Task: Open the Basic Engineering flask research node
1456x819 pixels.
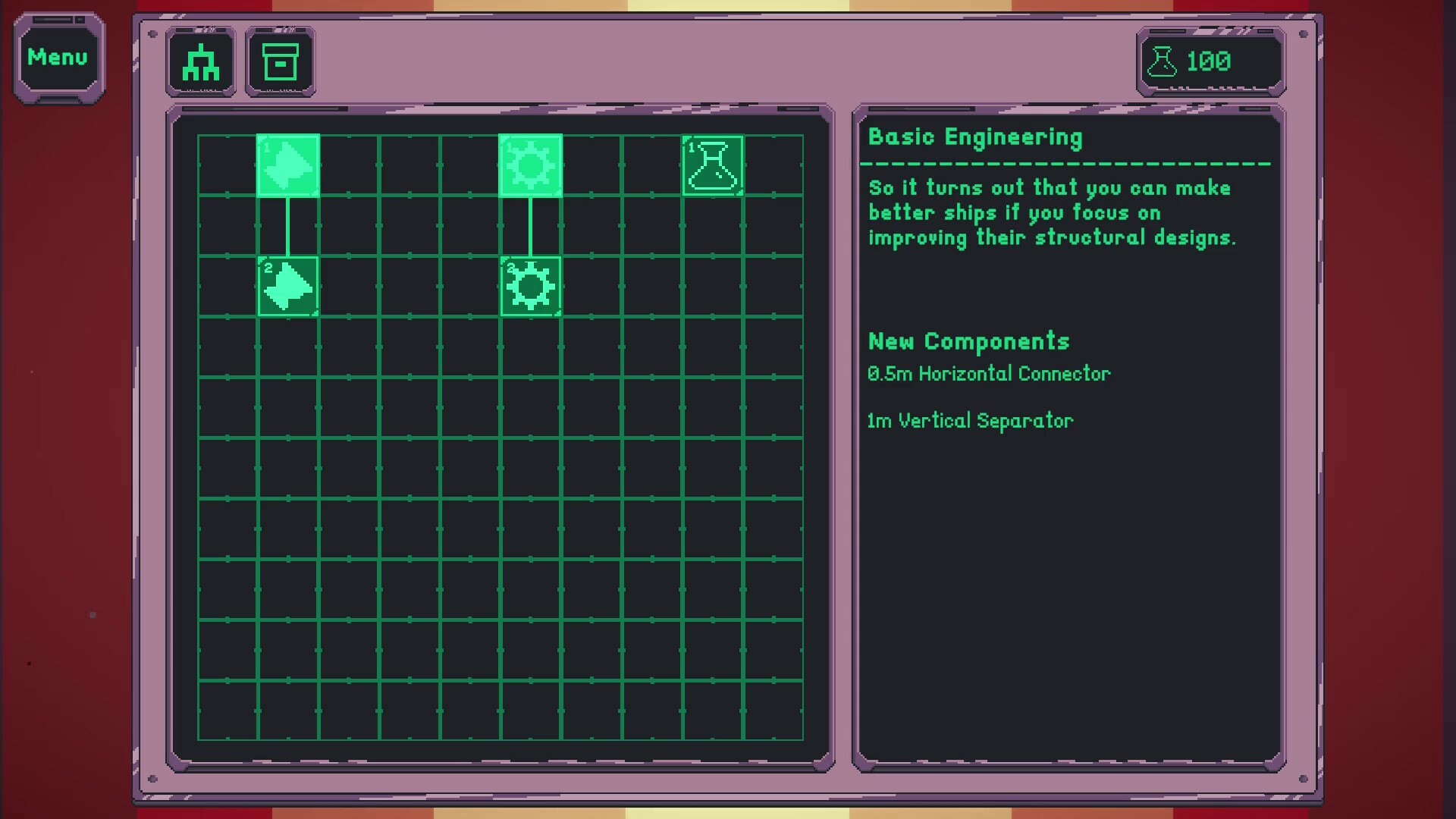Action: click(712, 165)
